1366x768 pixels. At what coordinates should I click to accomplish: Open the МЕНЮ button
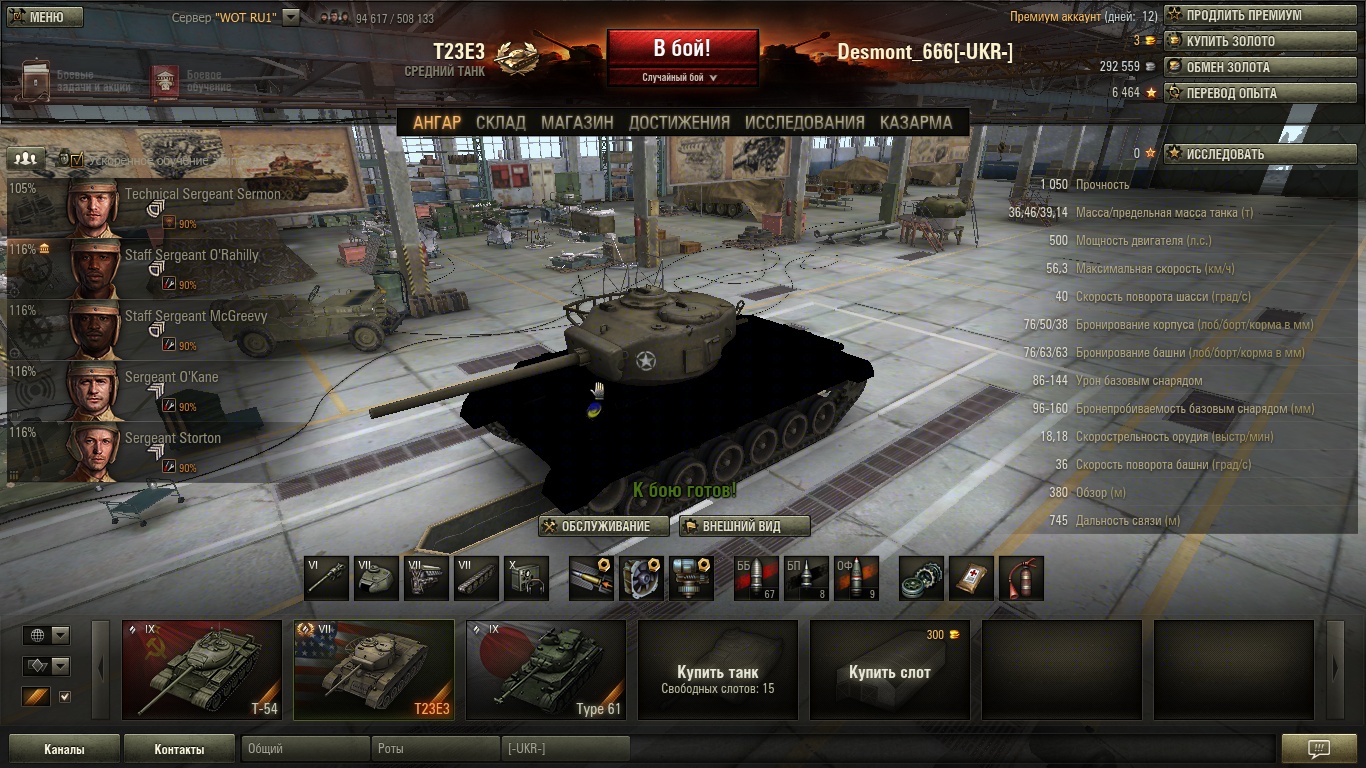(46, 17)
